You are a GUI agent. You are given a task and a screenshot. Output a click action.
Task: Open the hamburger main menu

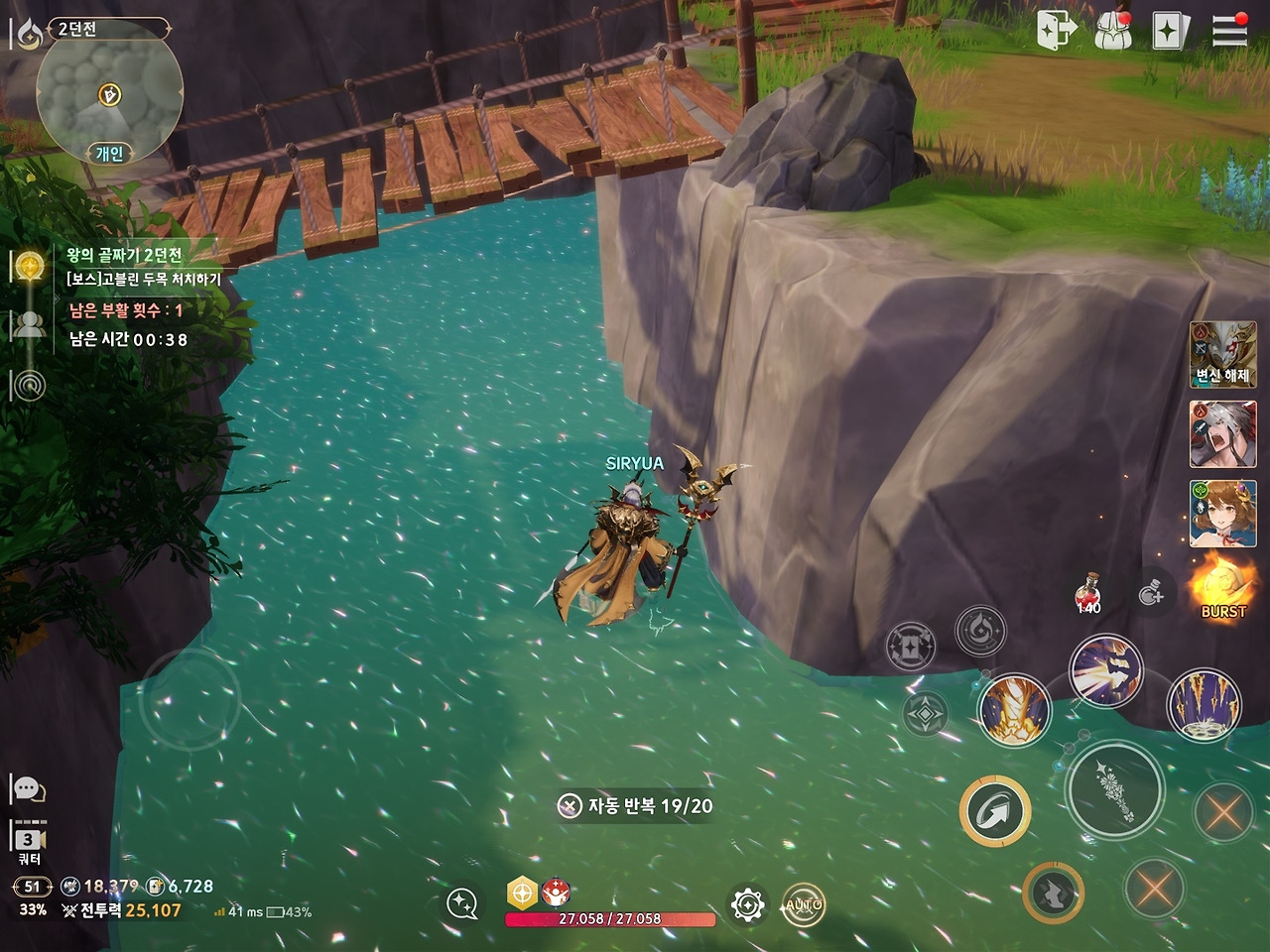coord(1228,30)
